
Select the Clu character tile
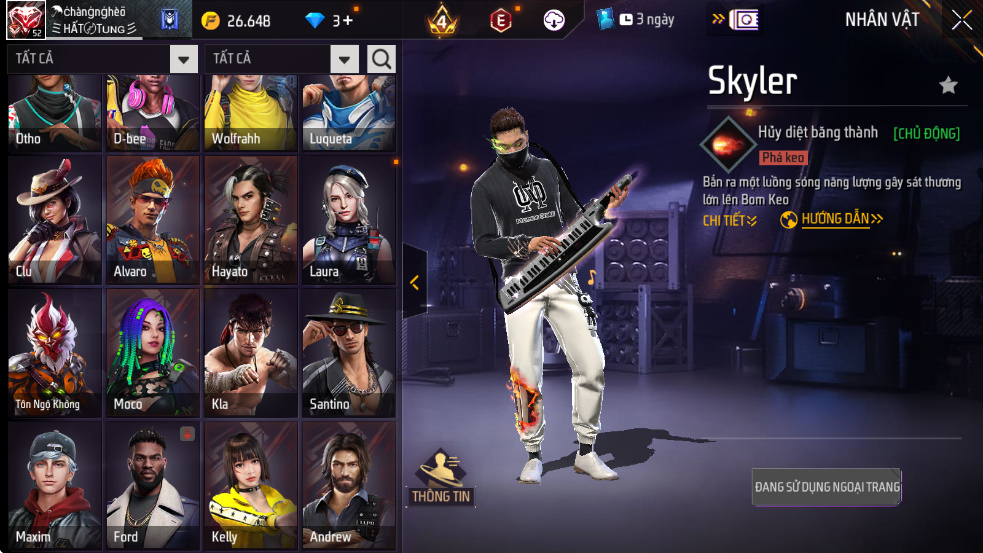coord(55,218)
